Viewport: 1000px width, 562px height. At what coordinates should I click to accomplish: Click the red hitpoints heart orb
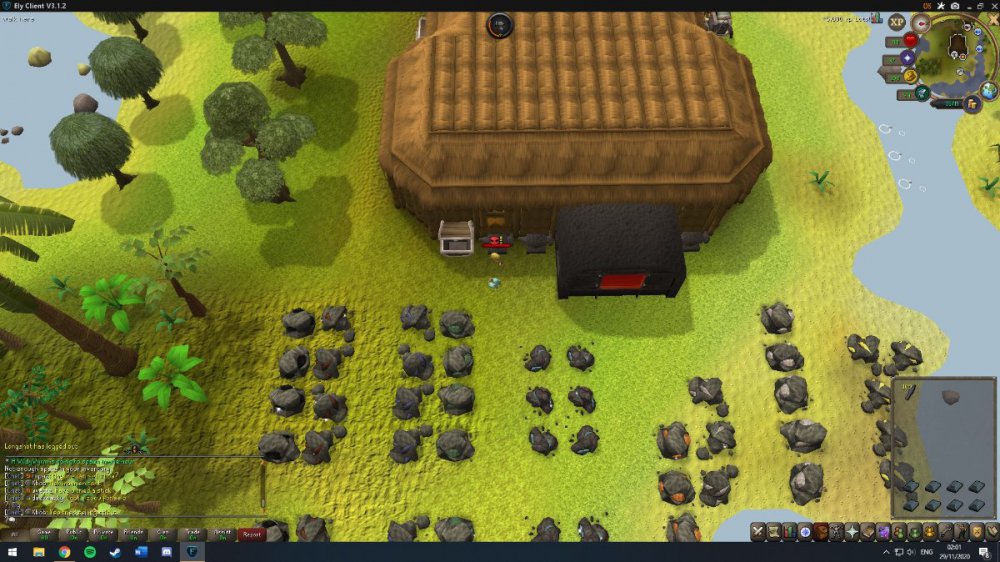click(910, 40)
